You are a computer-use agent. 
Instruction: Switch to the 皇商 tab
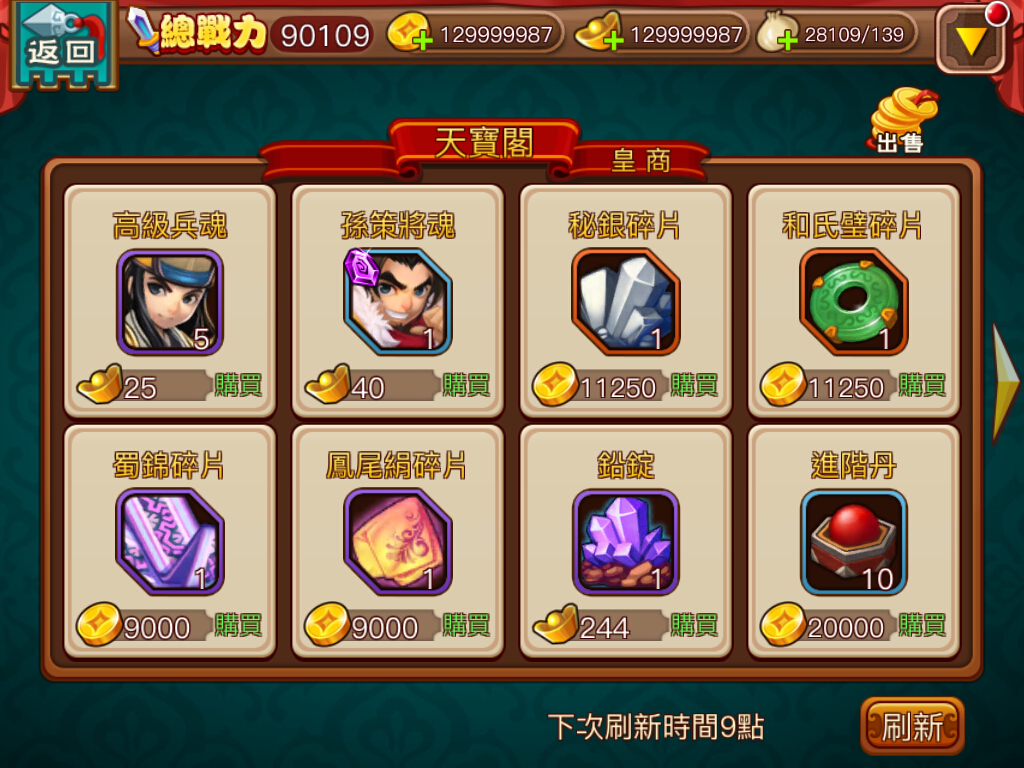pyautogui.click(x=641, y=160)
